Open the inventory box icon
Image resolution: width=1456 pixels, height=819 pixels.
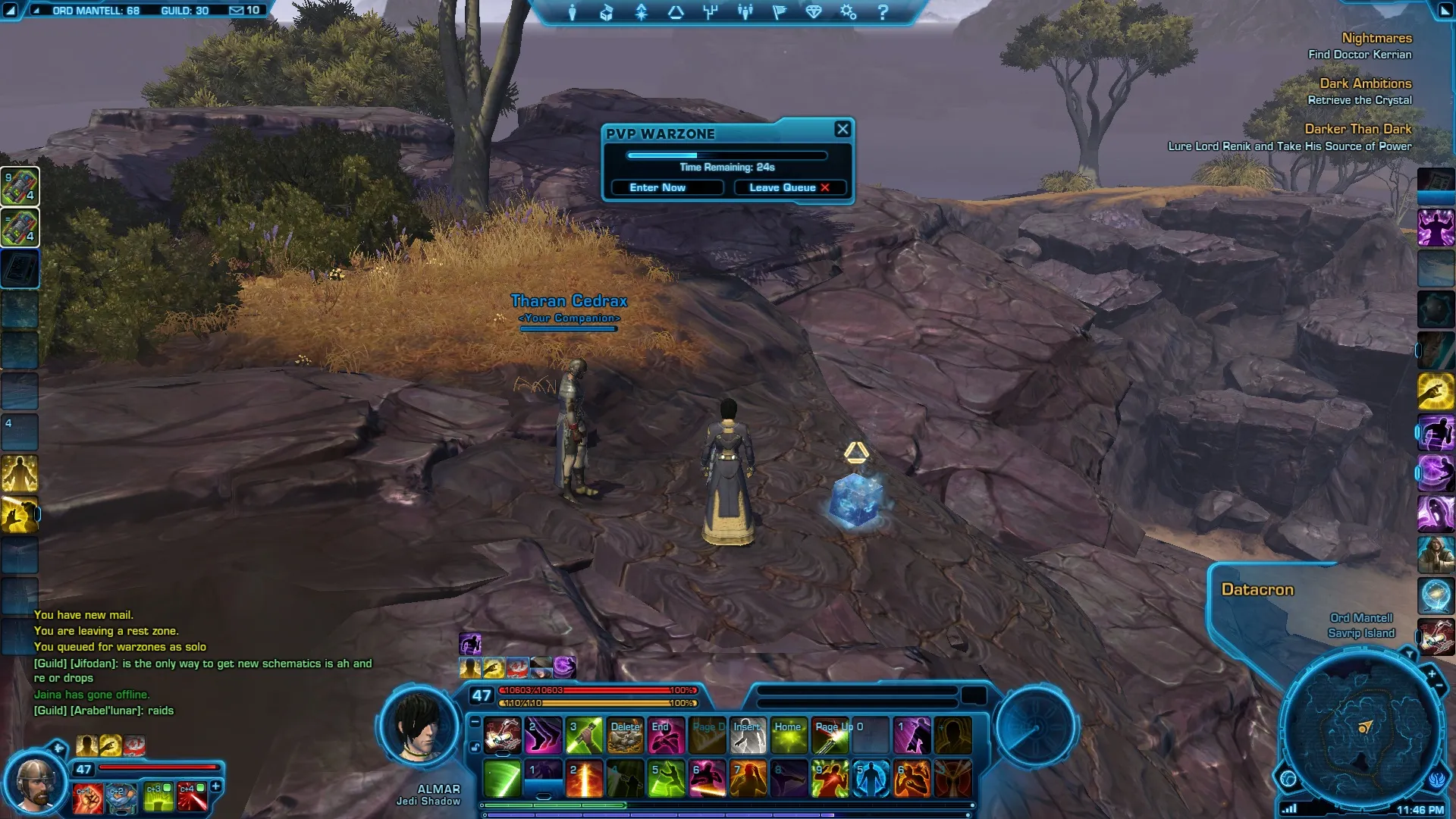[607, 12]
